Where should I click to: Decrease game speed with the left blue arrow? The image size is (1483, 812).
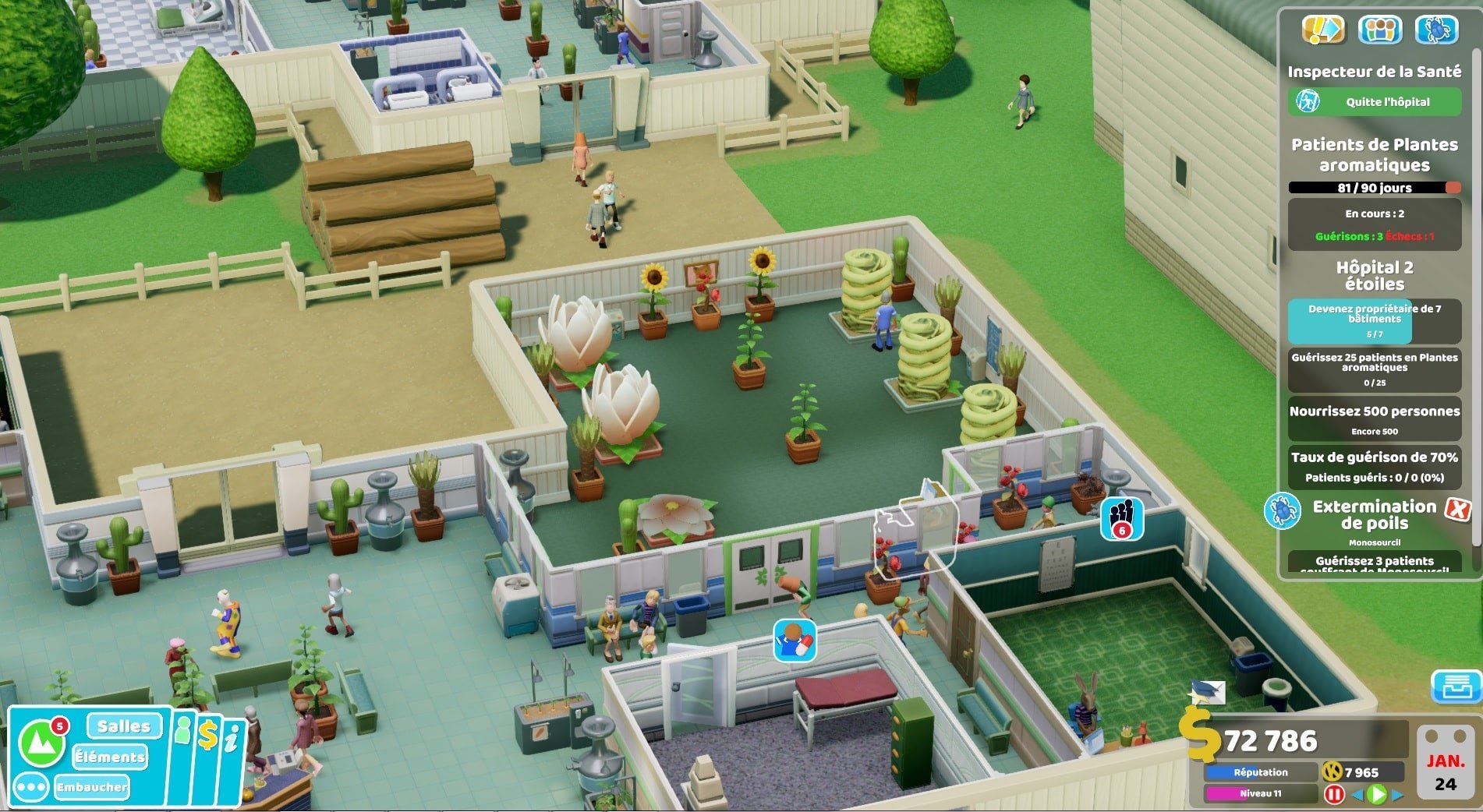1357,795
